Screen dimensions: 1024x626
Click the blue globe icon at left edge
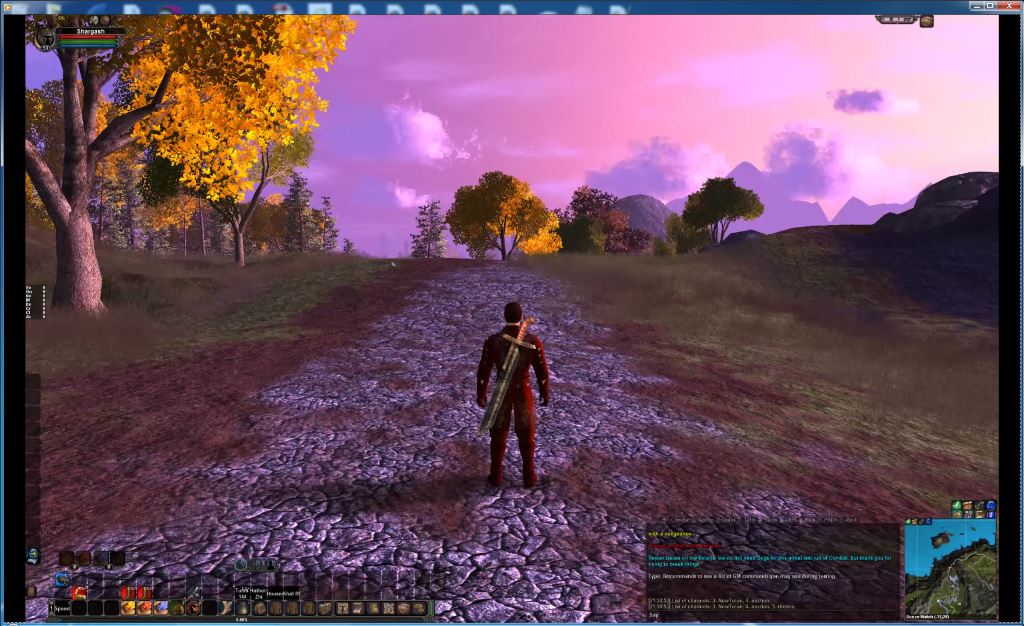pos(33,555)
